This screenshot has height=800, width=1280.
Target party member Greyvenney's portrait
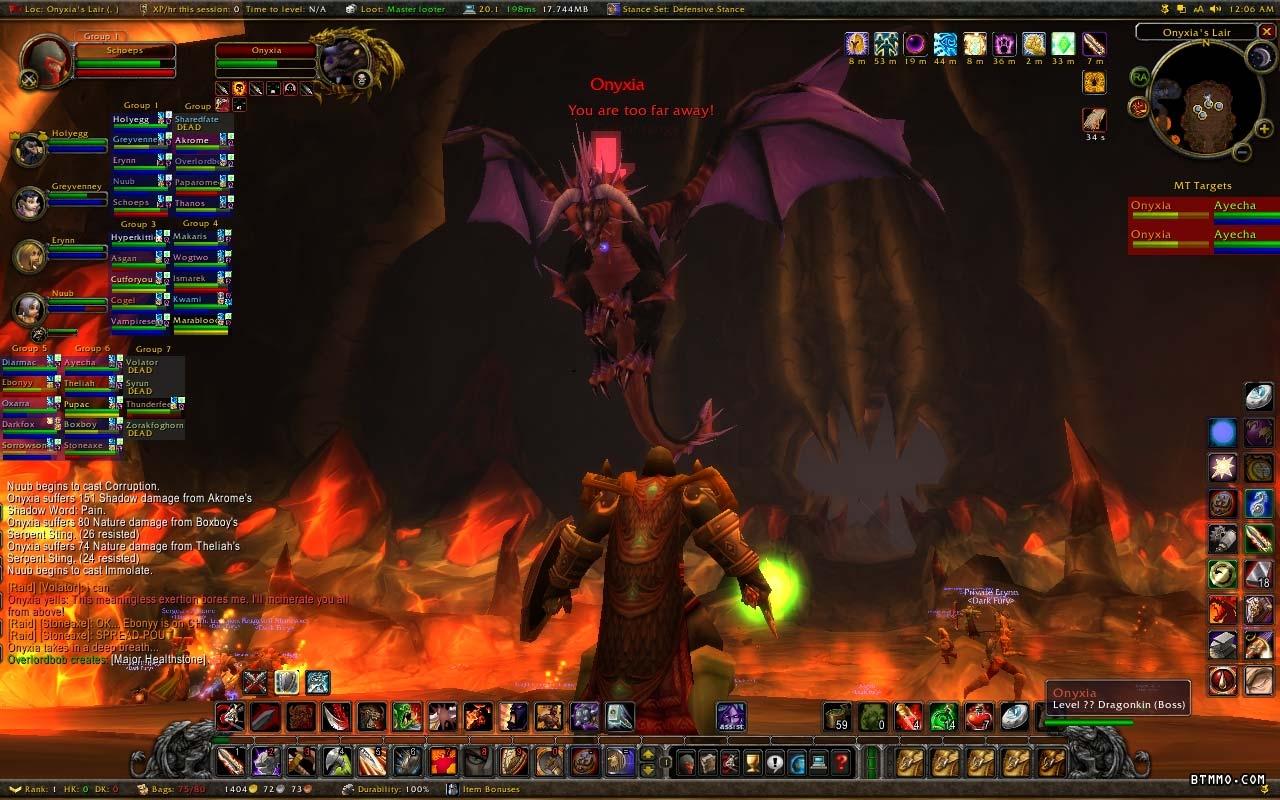click(30, 202)
